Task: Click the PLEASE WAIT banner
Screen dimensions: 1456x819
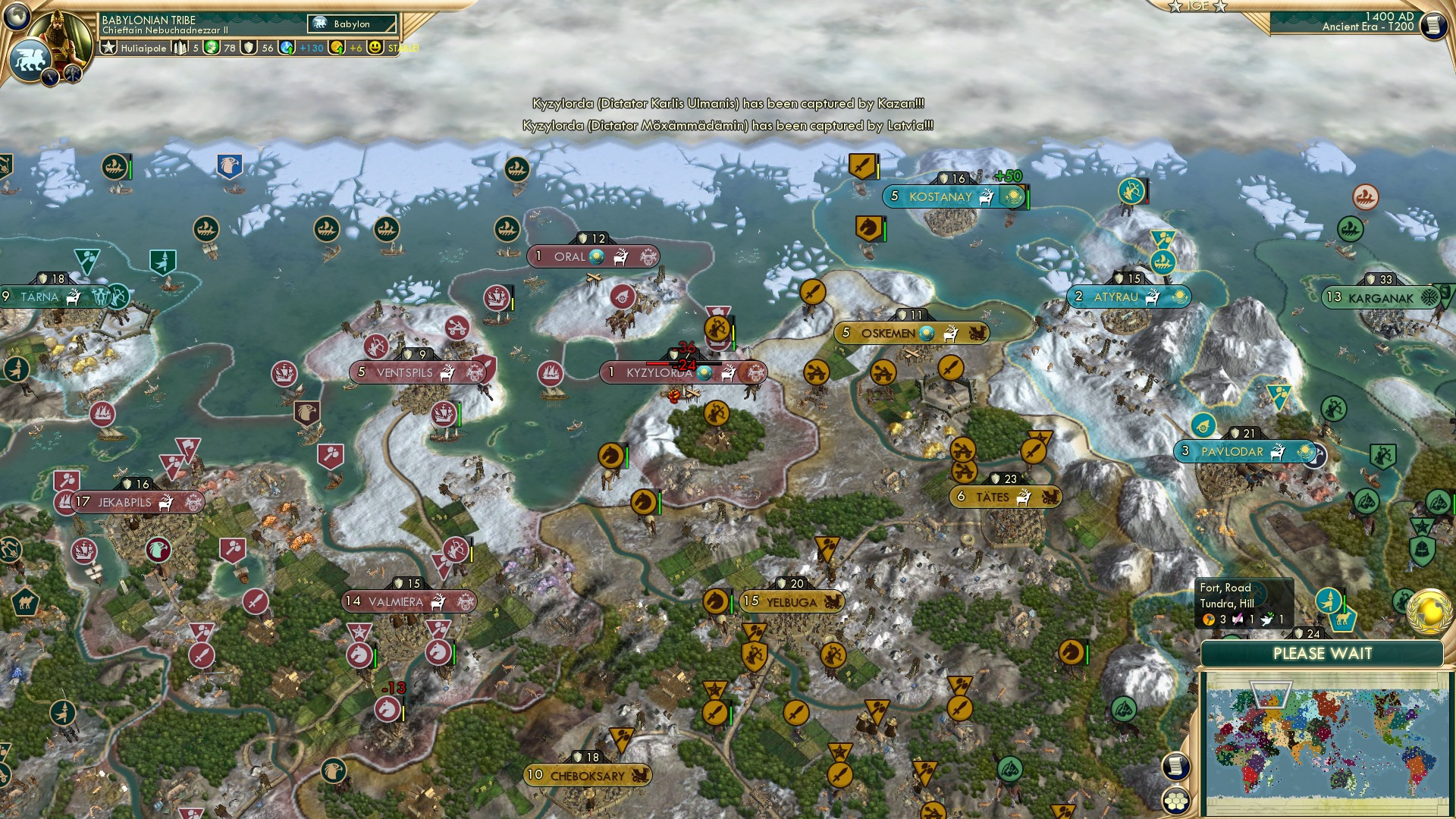Action: (x=1323, y=653)
